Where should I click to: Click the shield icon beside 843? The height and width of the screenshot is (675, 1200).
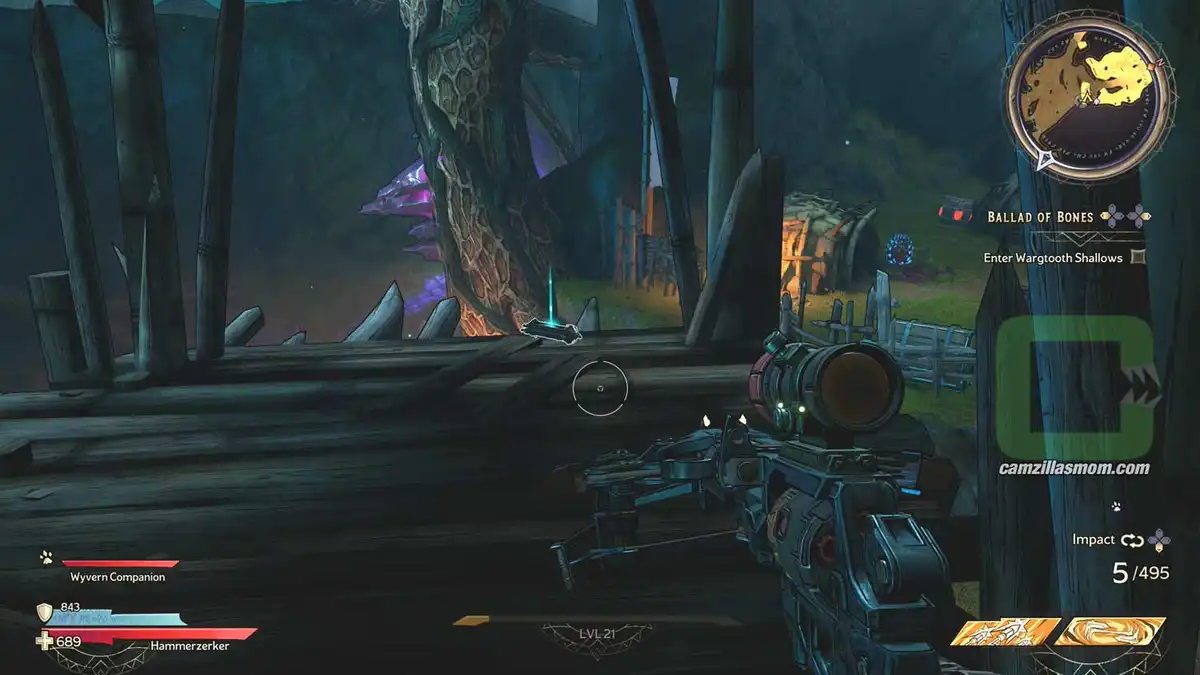(x=44, y=612)
